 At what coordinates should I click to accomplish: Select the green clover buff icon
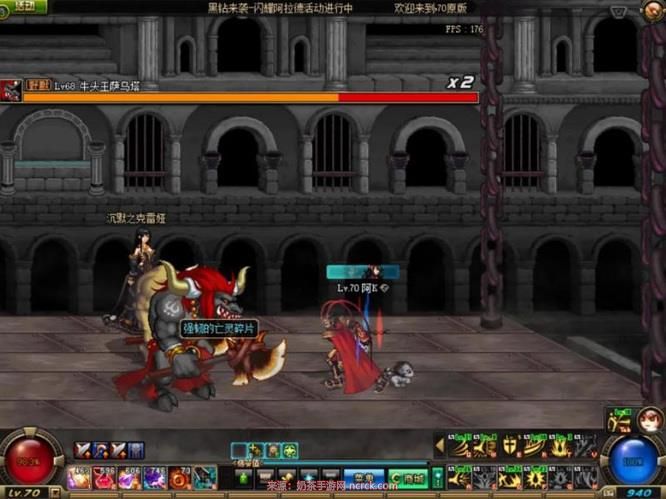tap(289, 451)
